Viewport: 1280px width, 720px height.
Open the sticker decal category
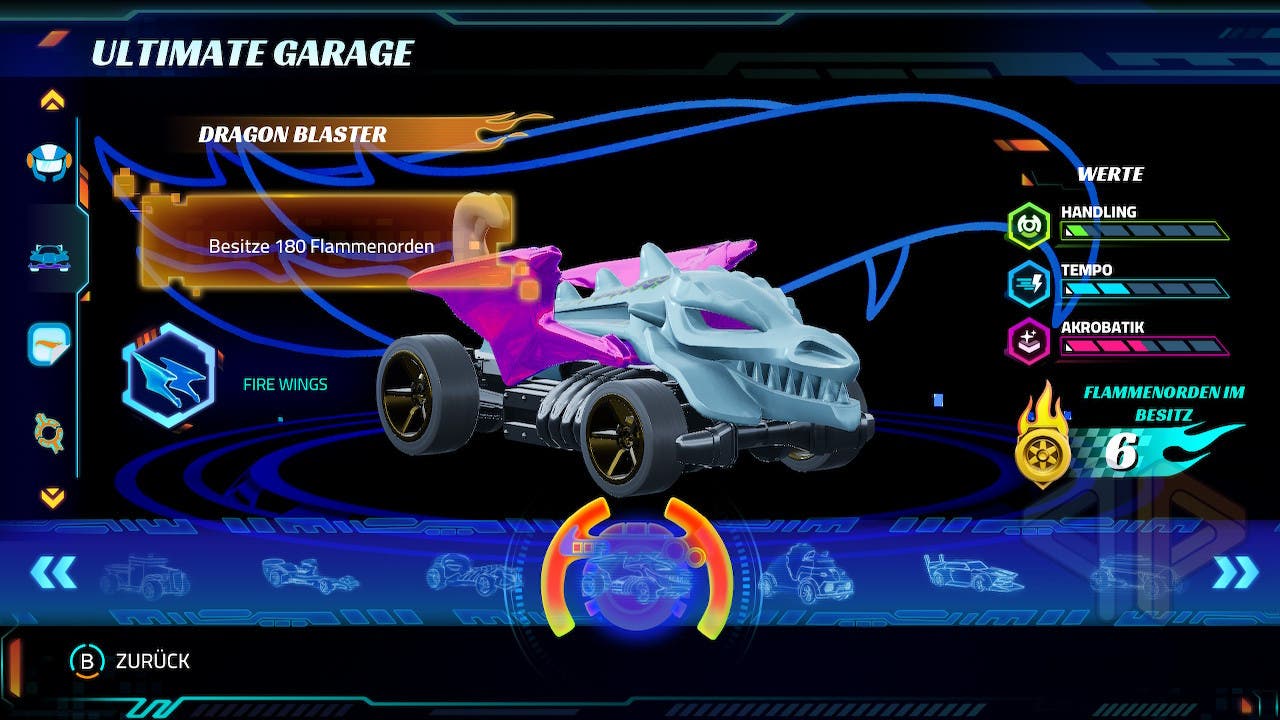pyautogui.click(x=49, y=343)
